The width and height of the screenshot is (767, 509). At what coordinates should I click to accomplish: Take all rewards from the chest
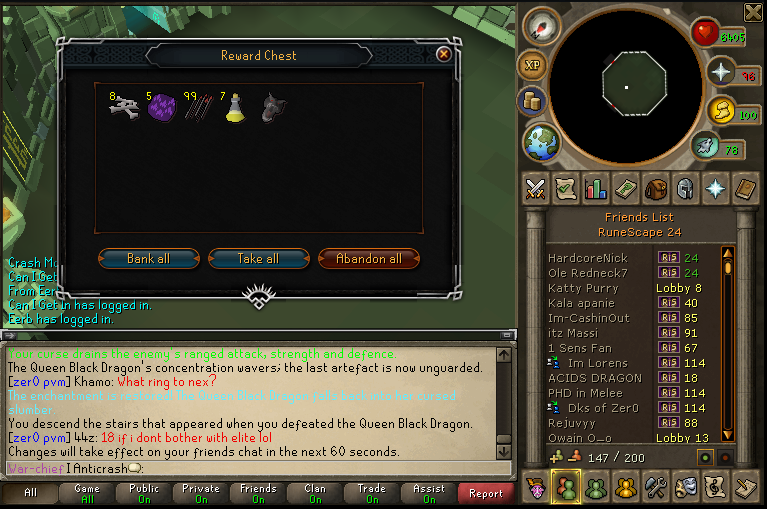pos(258,259)
